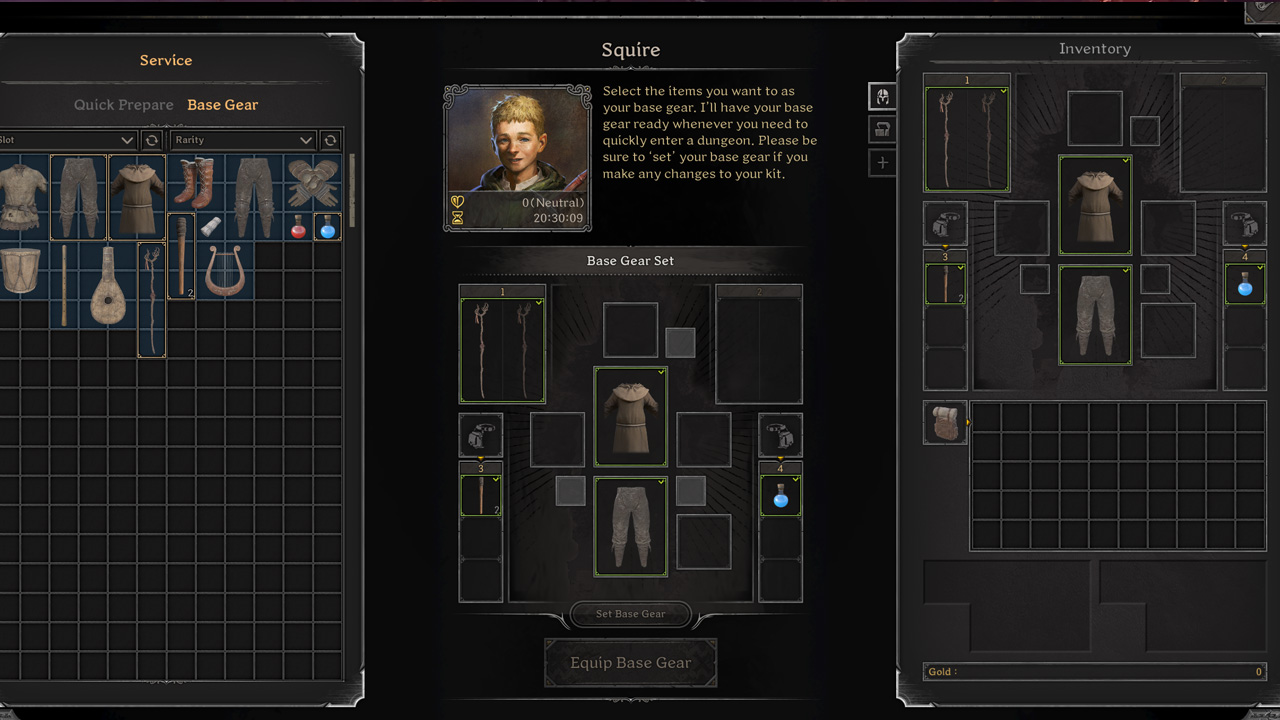Select the red healing potion item
Viewport: 1280px width, 720px height.
pos(299,228)
